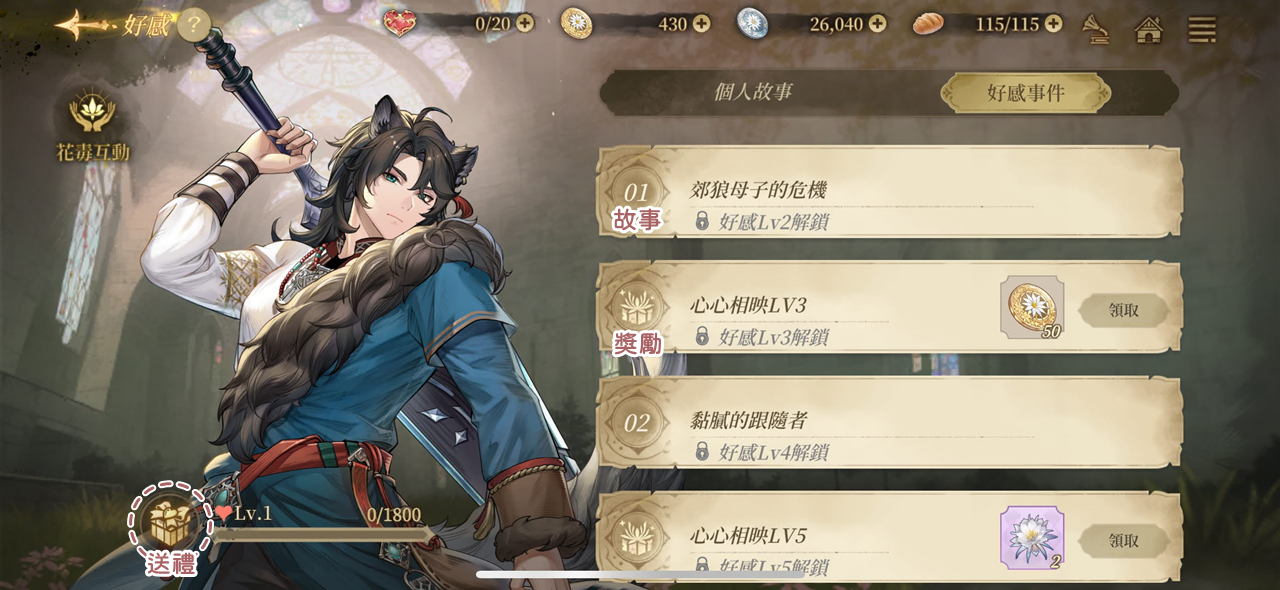View the 50 gold coin reward item
This screenshot has height=590, width=1280.
(x=1032, y=307)
